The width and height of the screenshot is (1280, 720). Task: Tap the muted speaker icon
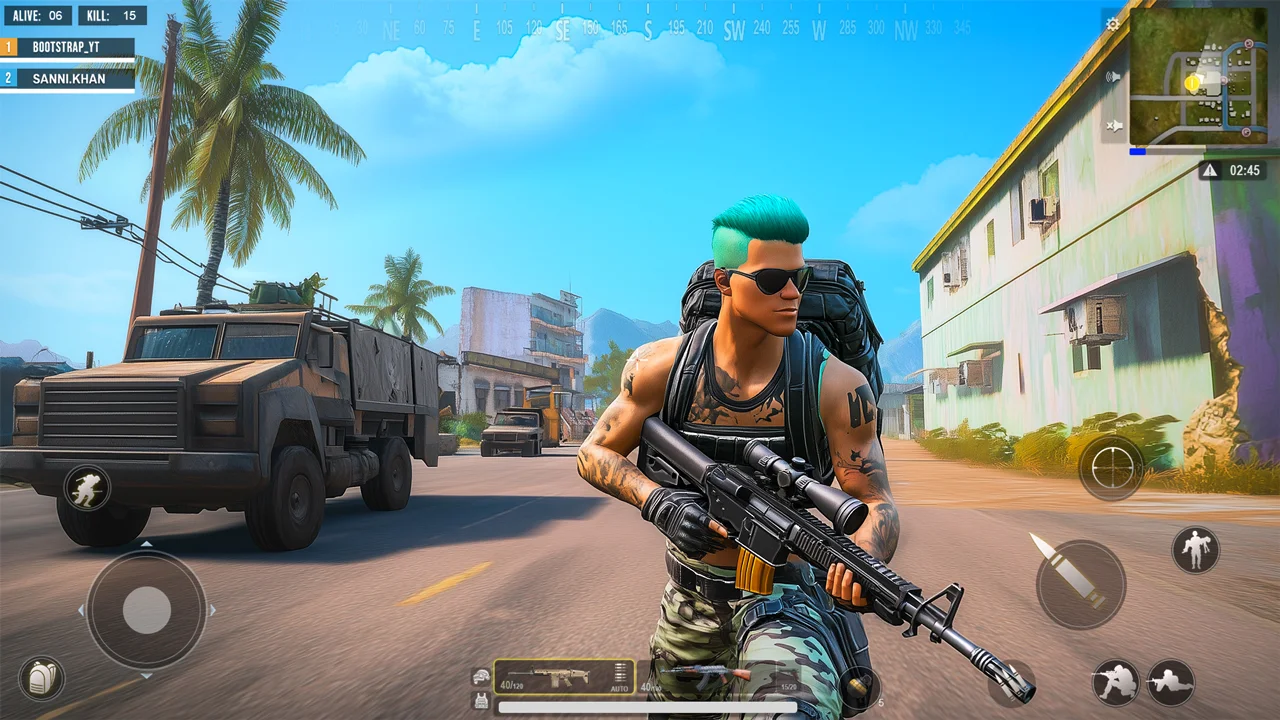point(1113,126)
